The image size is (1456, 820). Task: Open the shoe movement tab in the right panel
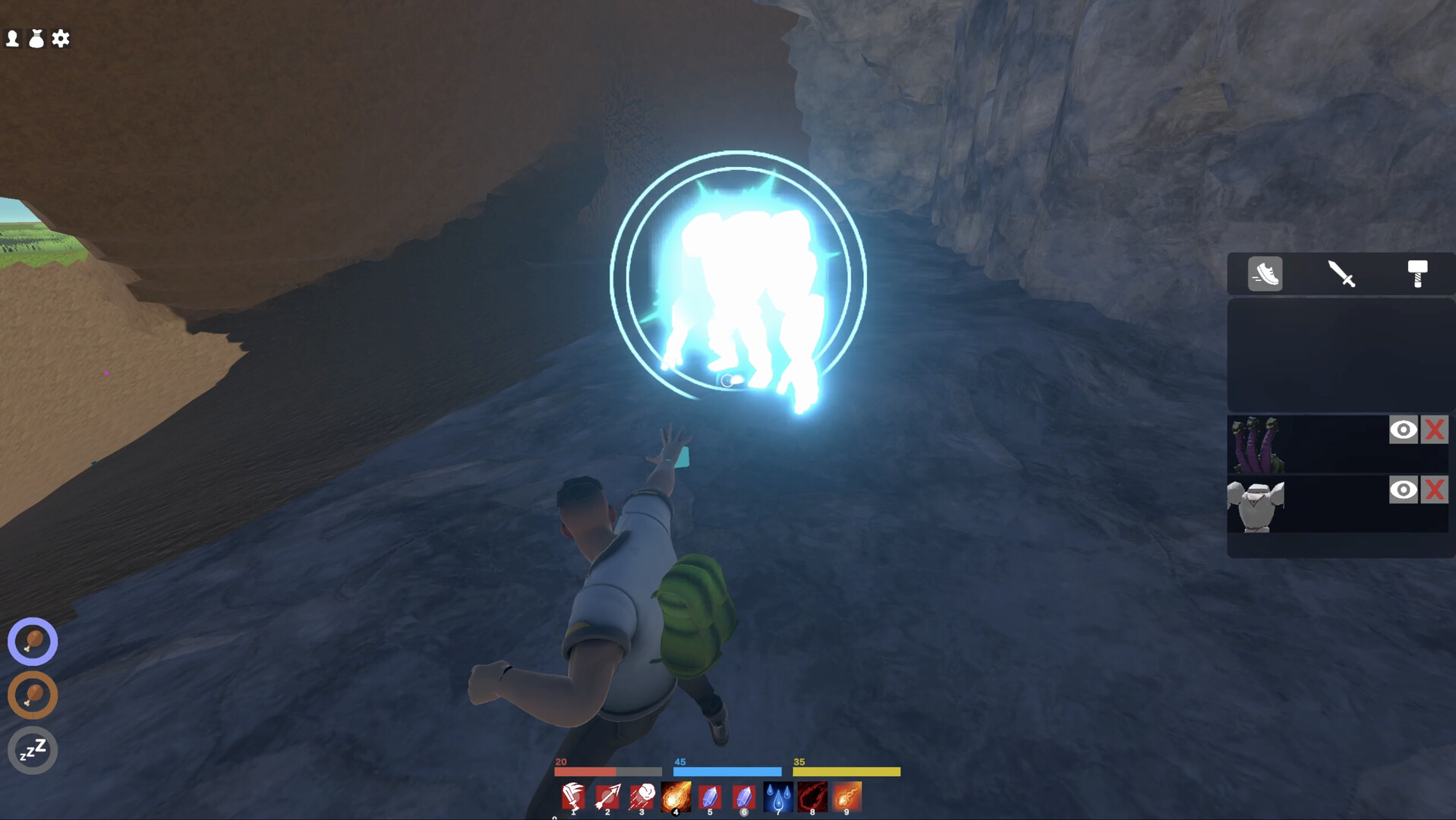1264,275
